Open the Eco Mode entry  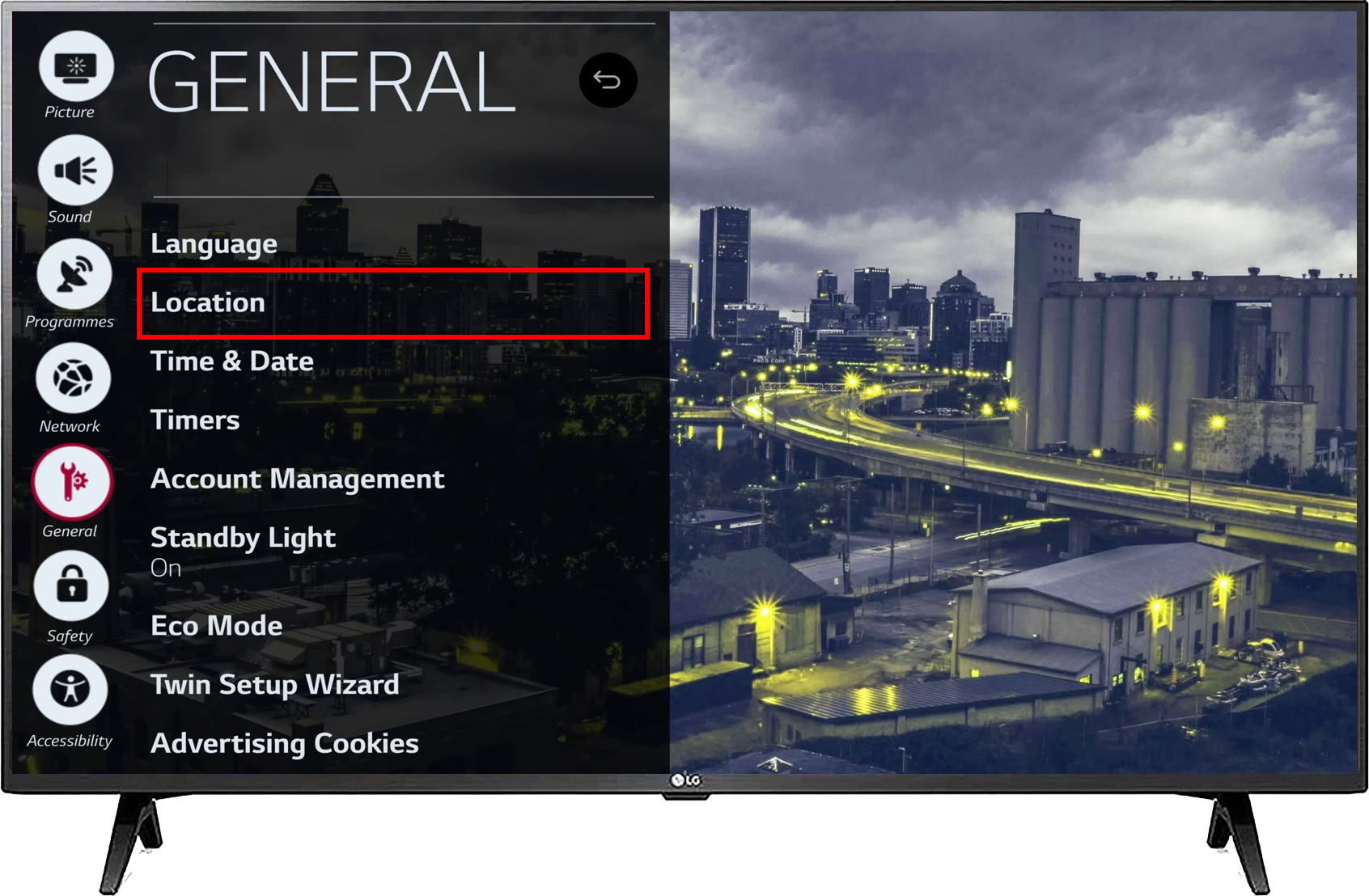click(216, 625)
